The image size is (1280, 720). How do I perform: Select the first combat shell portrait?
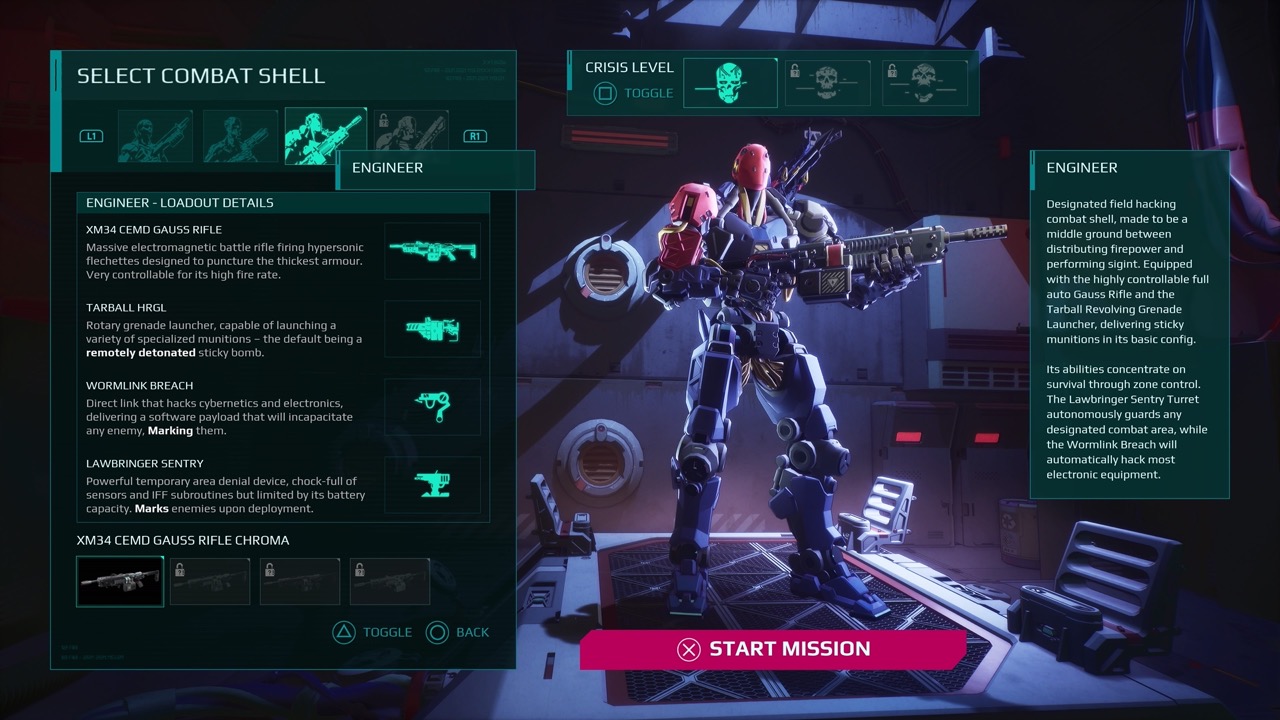155,135
